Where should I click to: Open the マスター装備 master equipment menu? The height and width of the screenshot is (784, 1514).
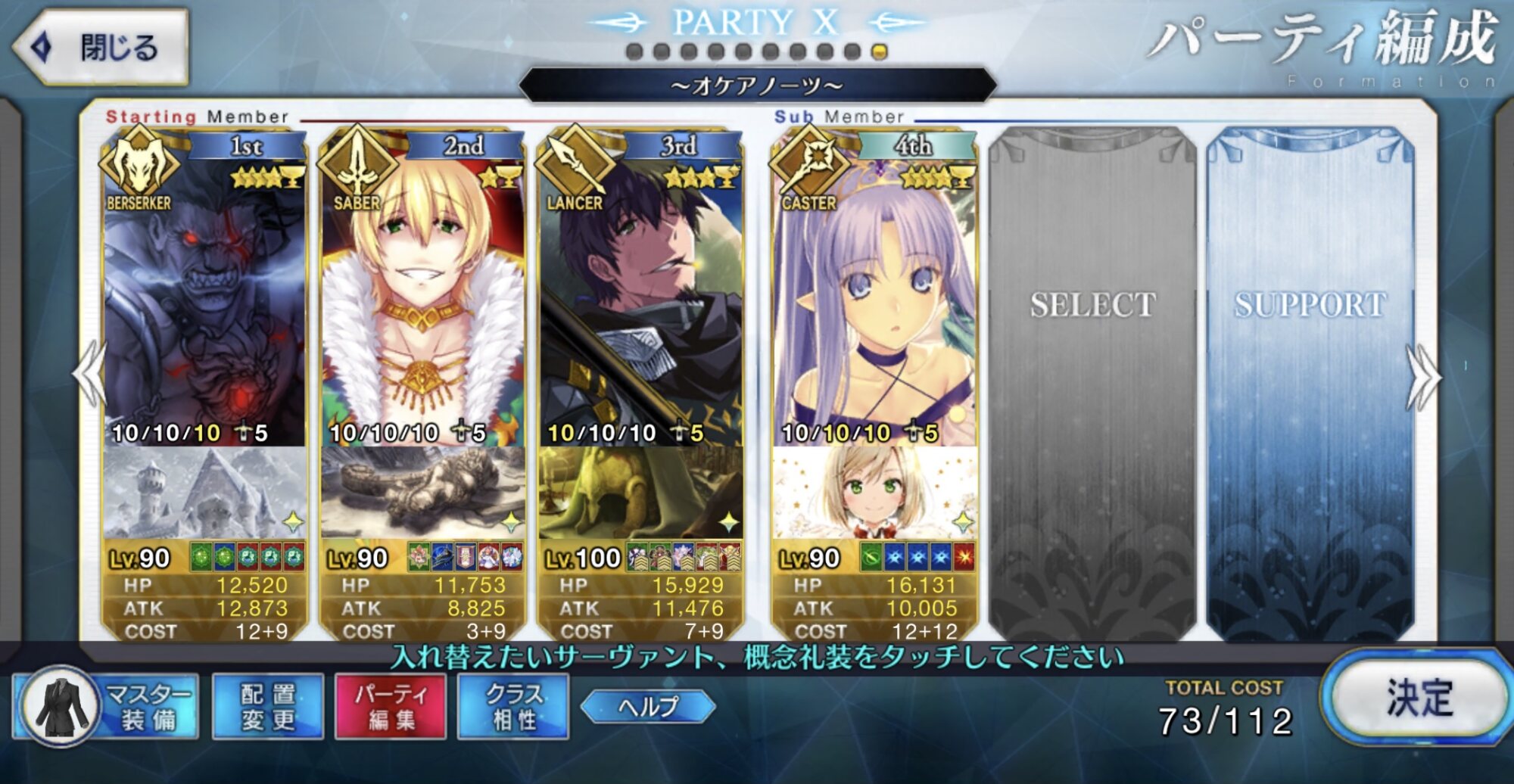tap(106, 706)
